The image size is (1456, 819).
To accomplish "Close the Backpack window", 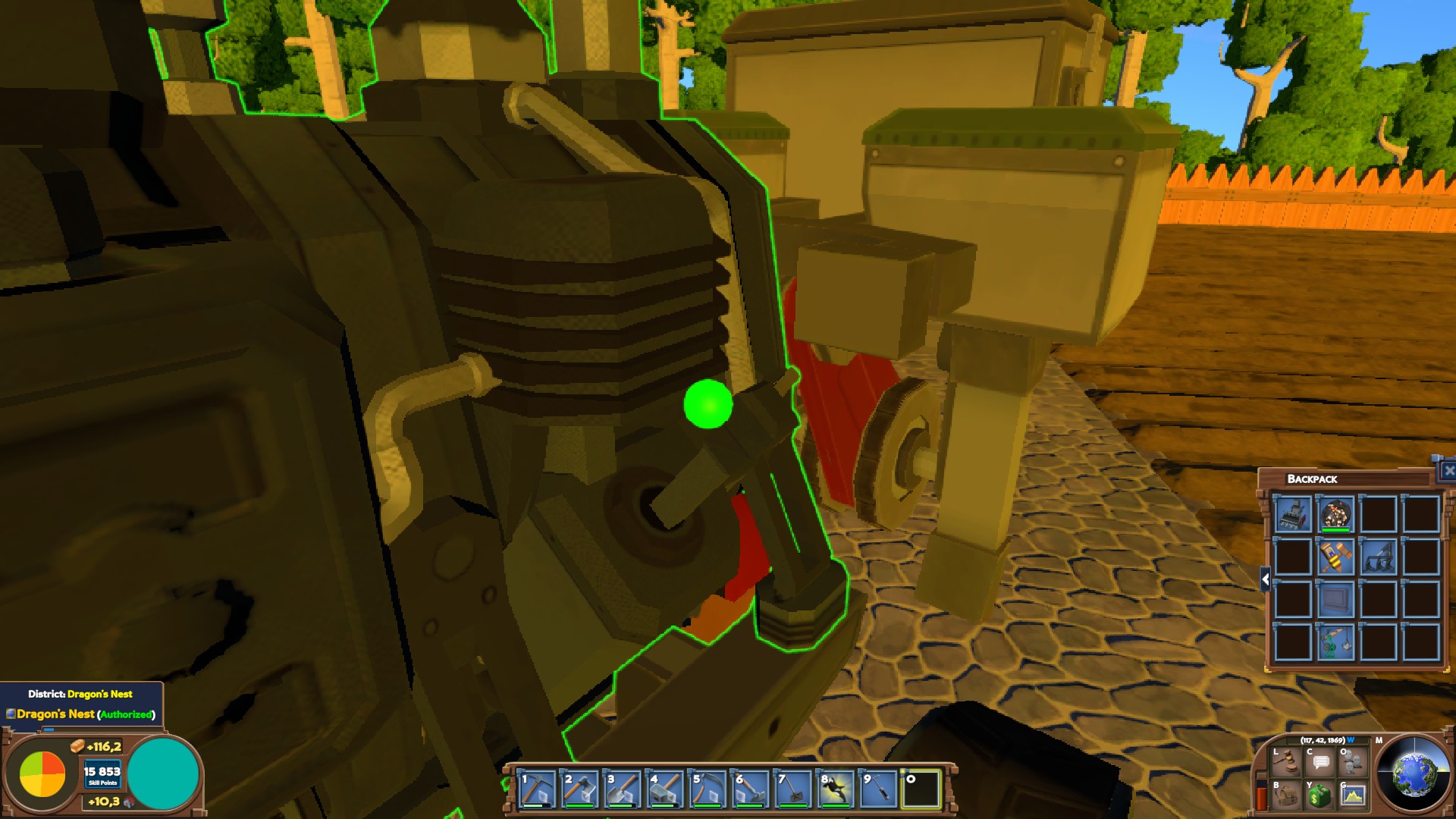I will (1448, 470).
